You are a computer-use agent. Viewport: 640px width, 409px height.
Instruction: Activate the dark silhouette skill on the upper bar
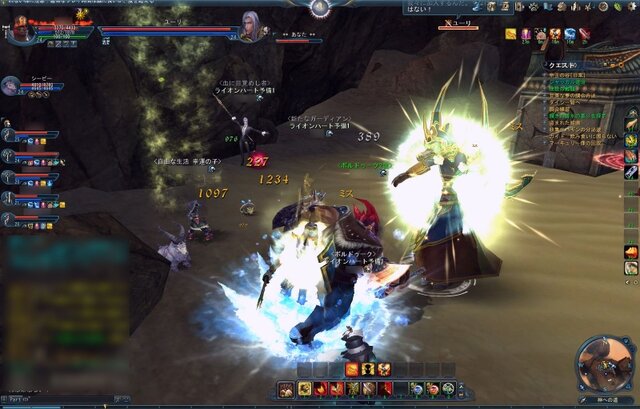368,370
